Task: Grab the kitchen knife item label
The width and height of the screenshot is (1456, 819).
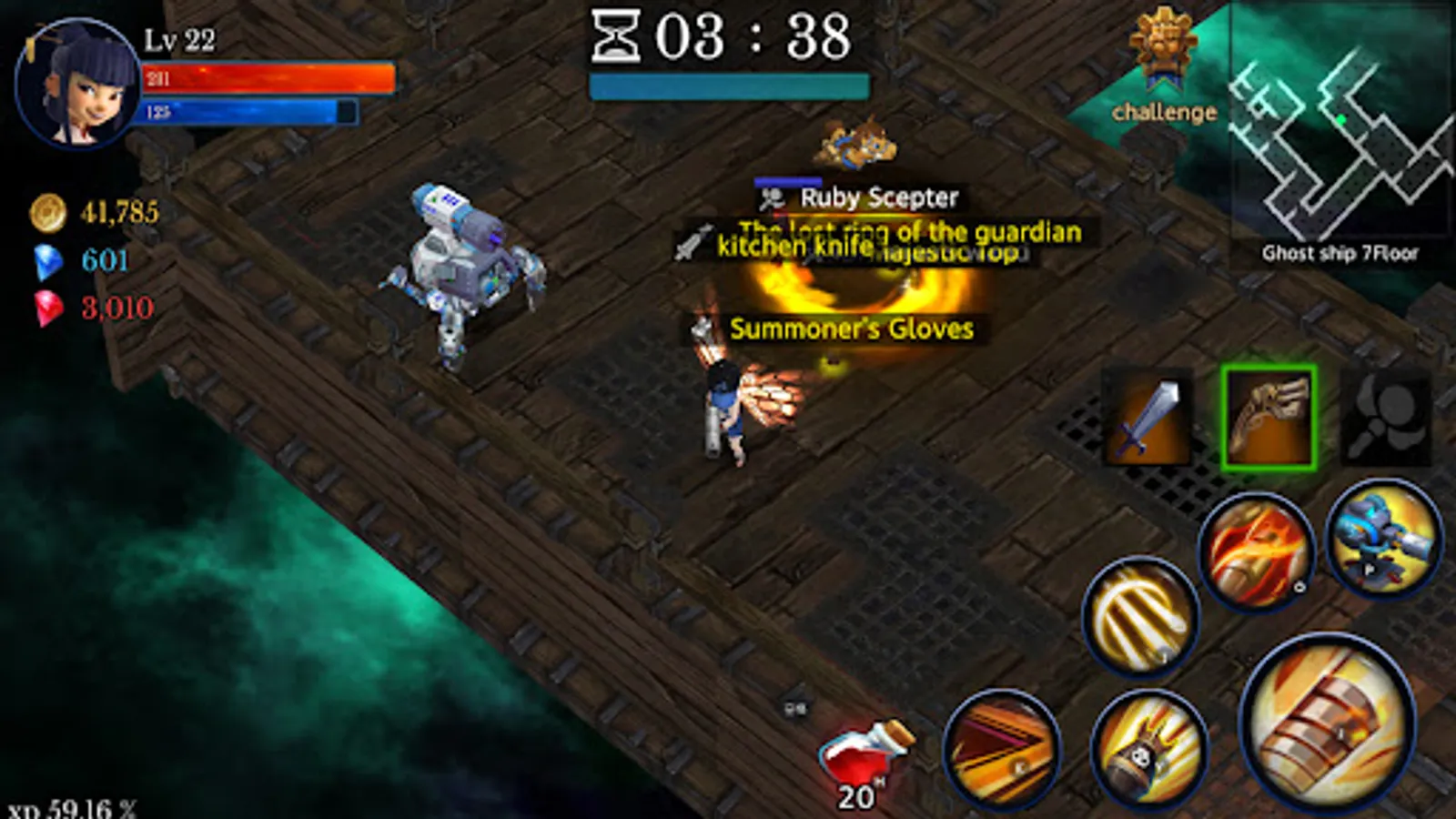Action: pos(792,246)
